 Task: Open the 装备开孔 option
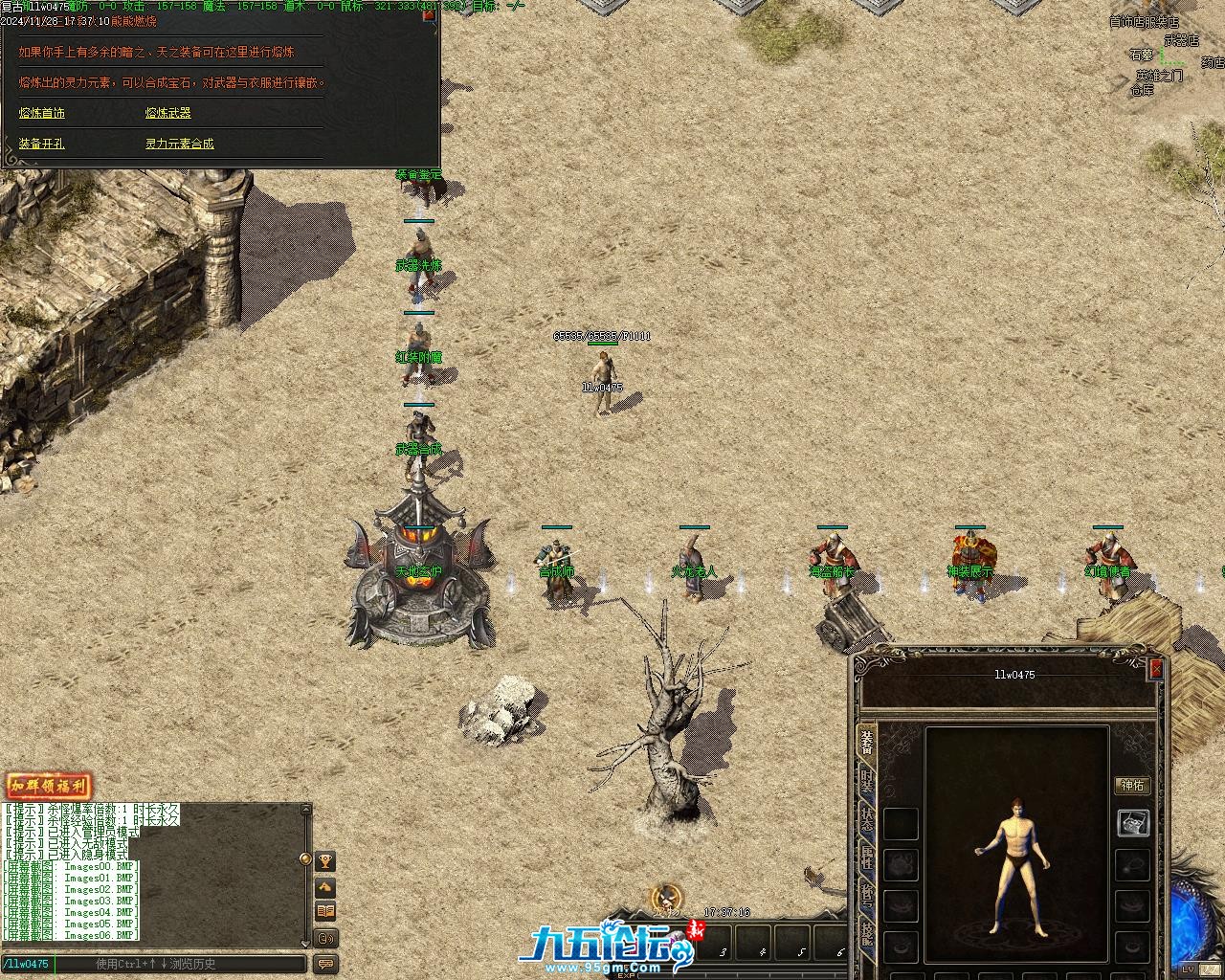pyautogui.click(x=42, y=144)
